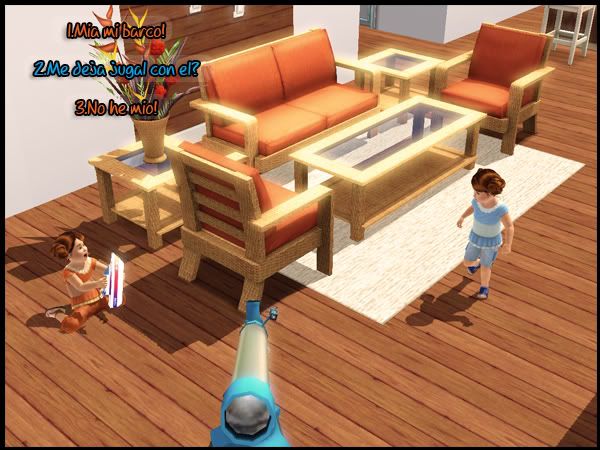Pick the answer "No he mio!"
The image size is (600, 450).
[116, 106]
